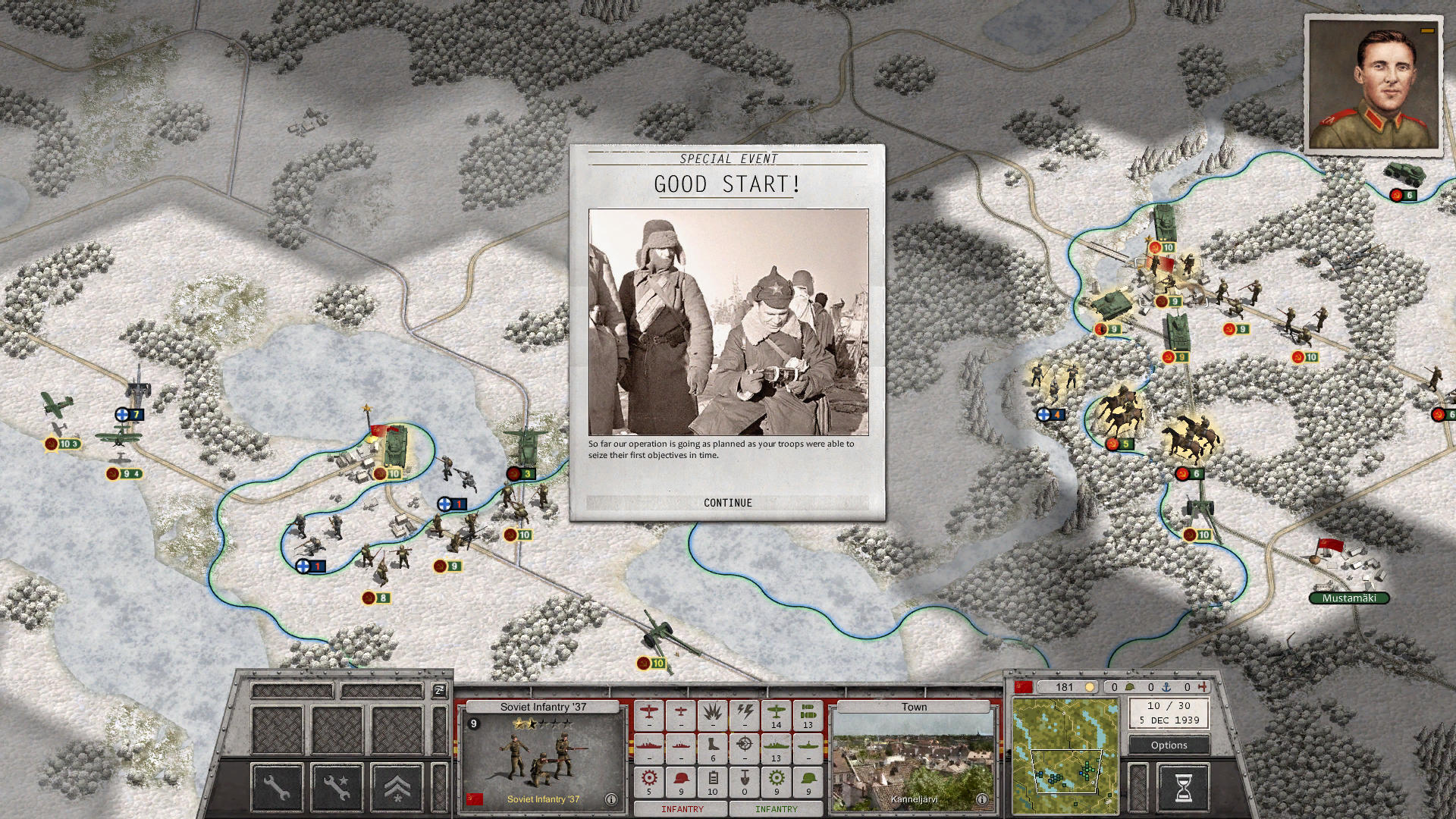The image size is (1456, 819).
Task: Continue past the Good Start event
Action: (x=727, y=503)
